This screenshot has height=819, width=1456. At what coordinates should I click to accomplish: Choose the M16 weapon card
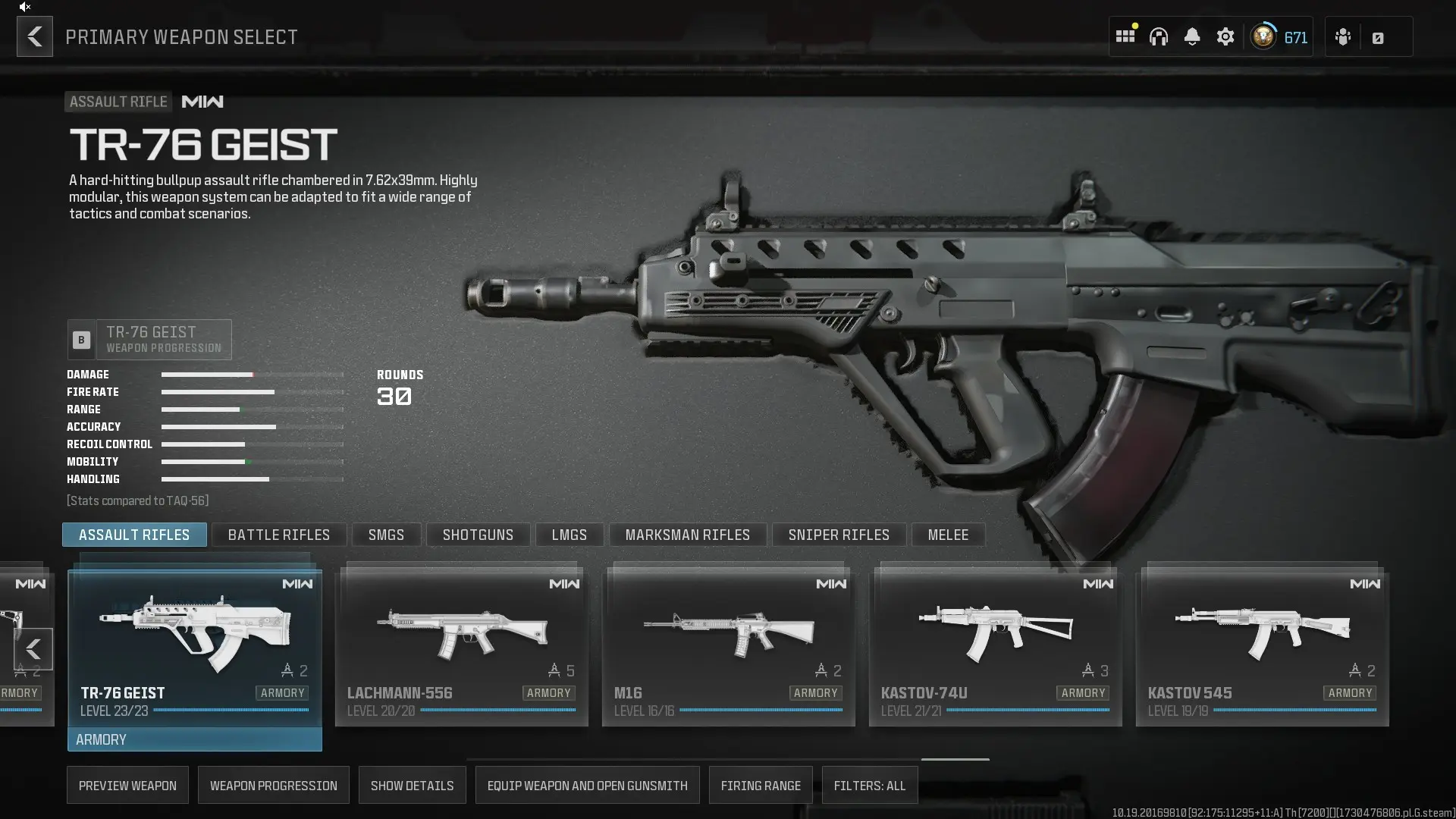pos(729,645)
